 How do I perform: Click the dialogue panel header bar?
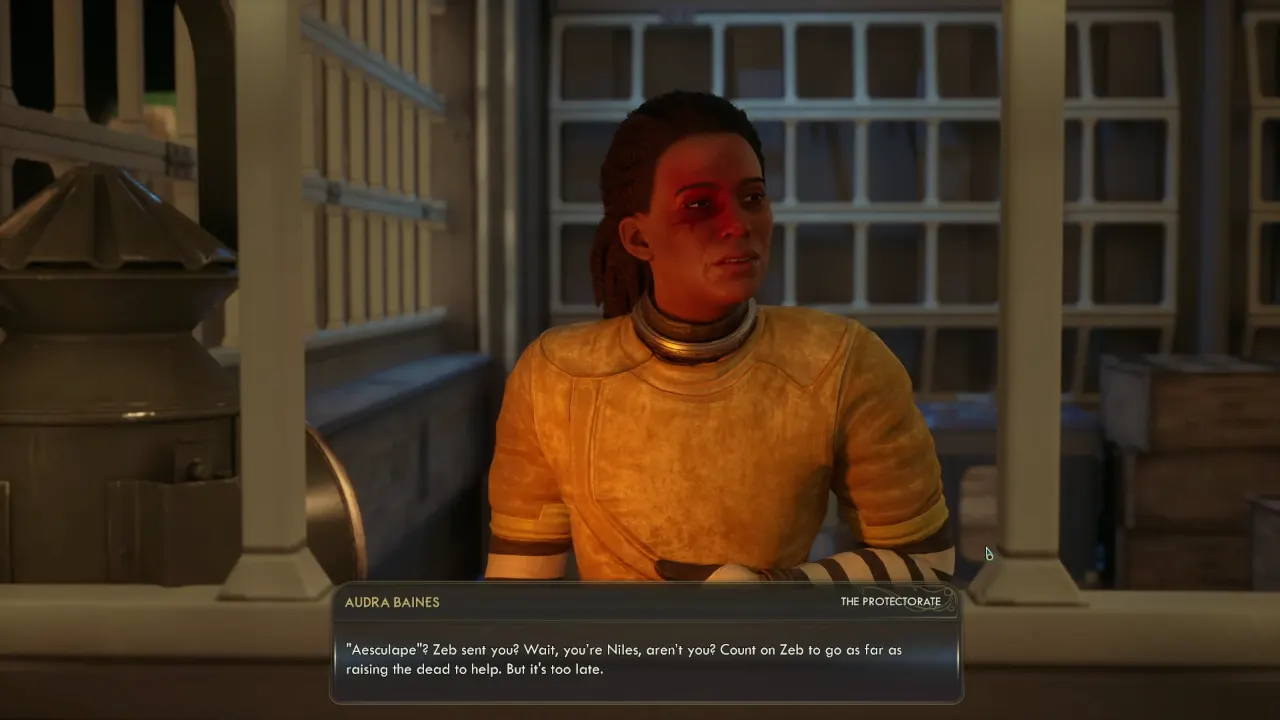coord(644,602)
